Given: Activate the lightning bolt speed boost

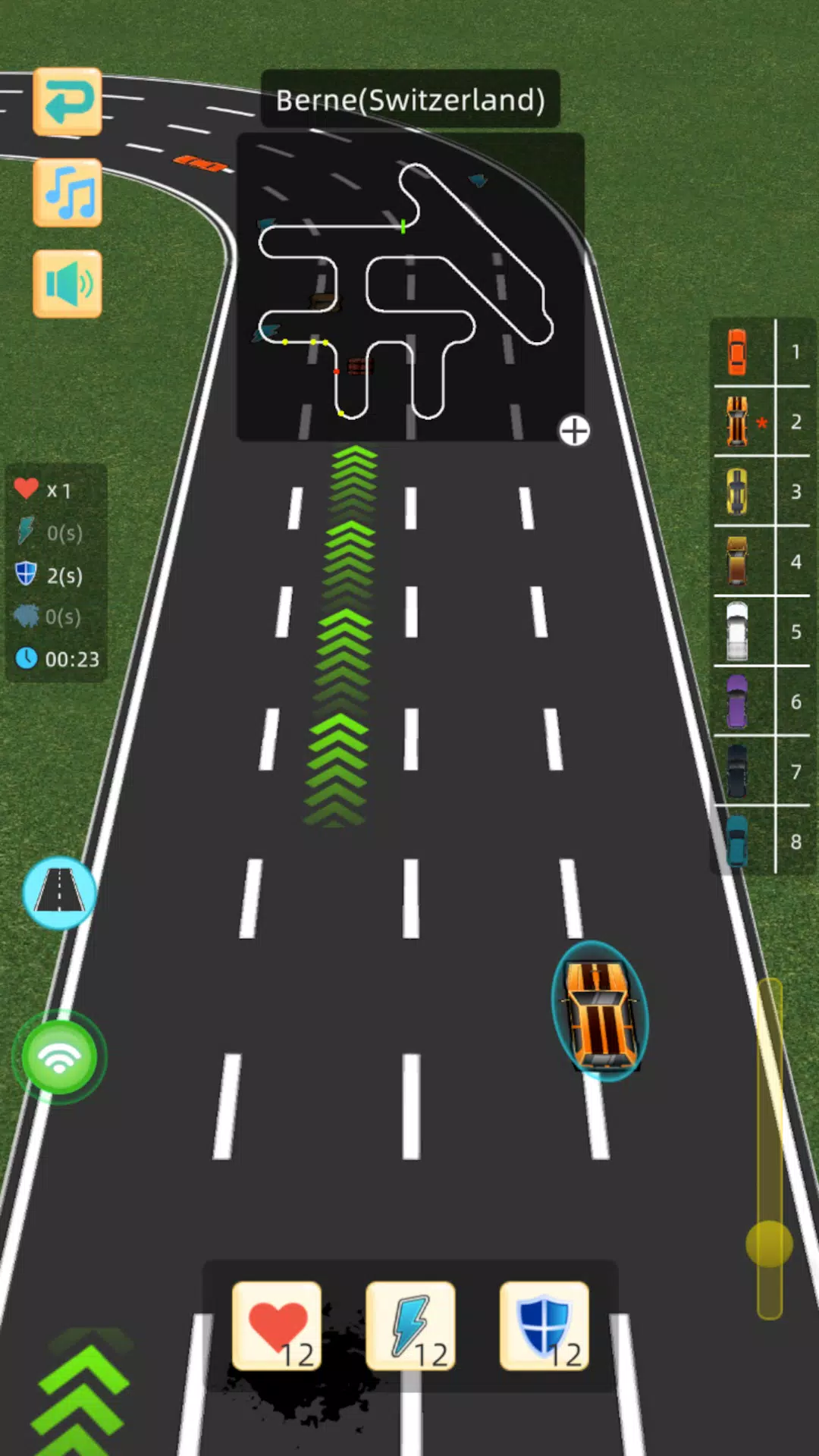Looking at the screenshot, I should 410,1326.
